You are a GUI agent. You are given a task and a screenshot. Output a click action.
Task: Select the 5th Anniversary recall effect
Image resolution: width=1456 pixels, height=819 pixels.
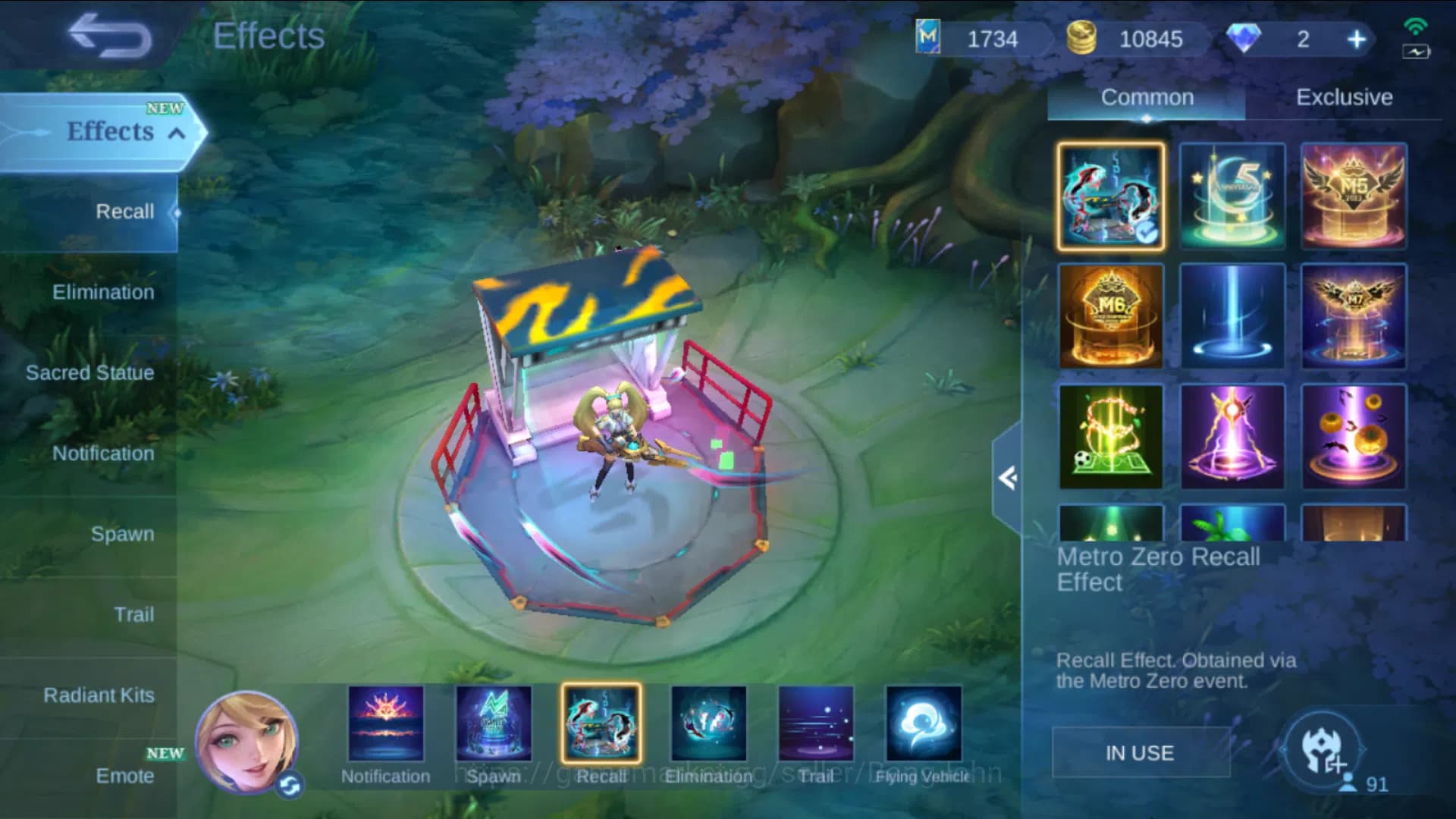point(1232,196)
